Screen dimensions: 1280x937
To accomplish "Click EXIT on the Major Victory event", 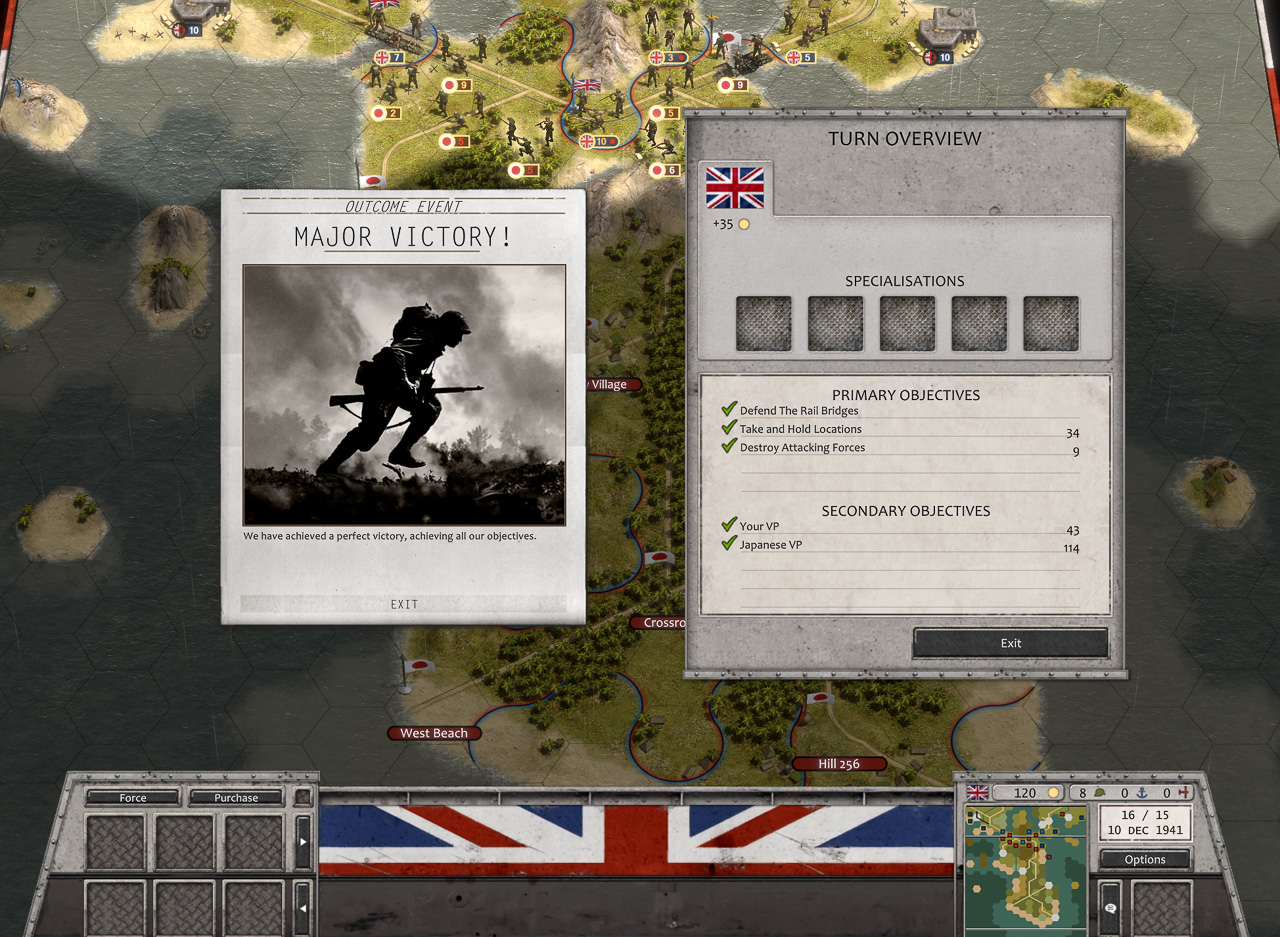I will click(405, 604).
